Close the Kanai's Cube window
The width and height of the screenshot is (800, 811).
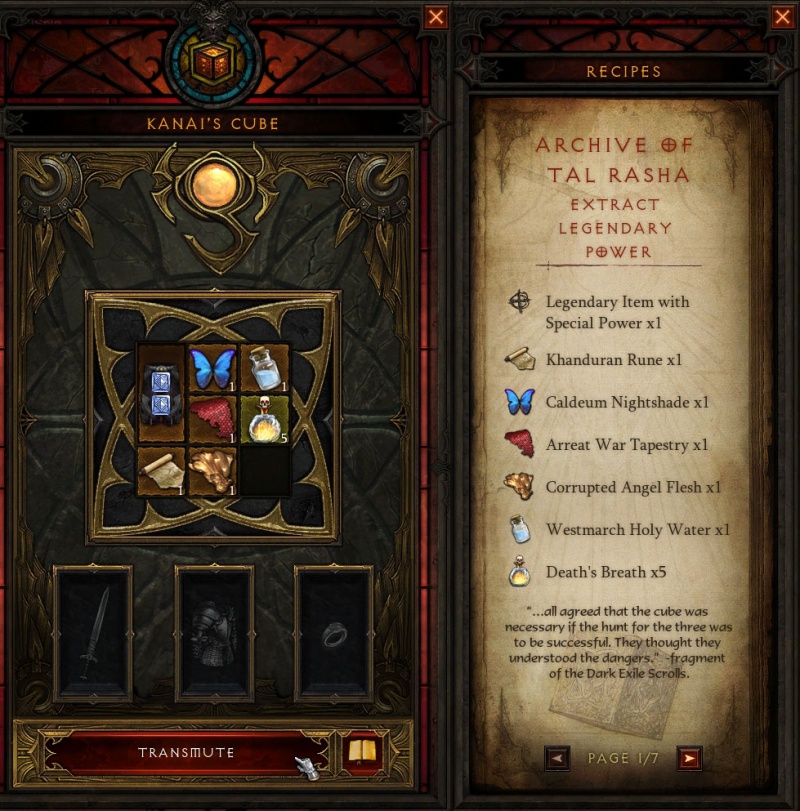436,17
